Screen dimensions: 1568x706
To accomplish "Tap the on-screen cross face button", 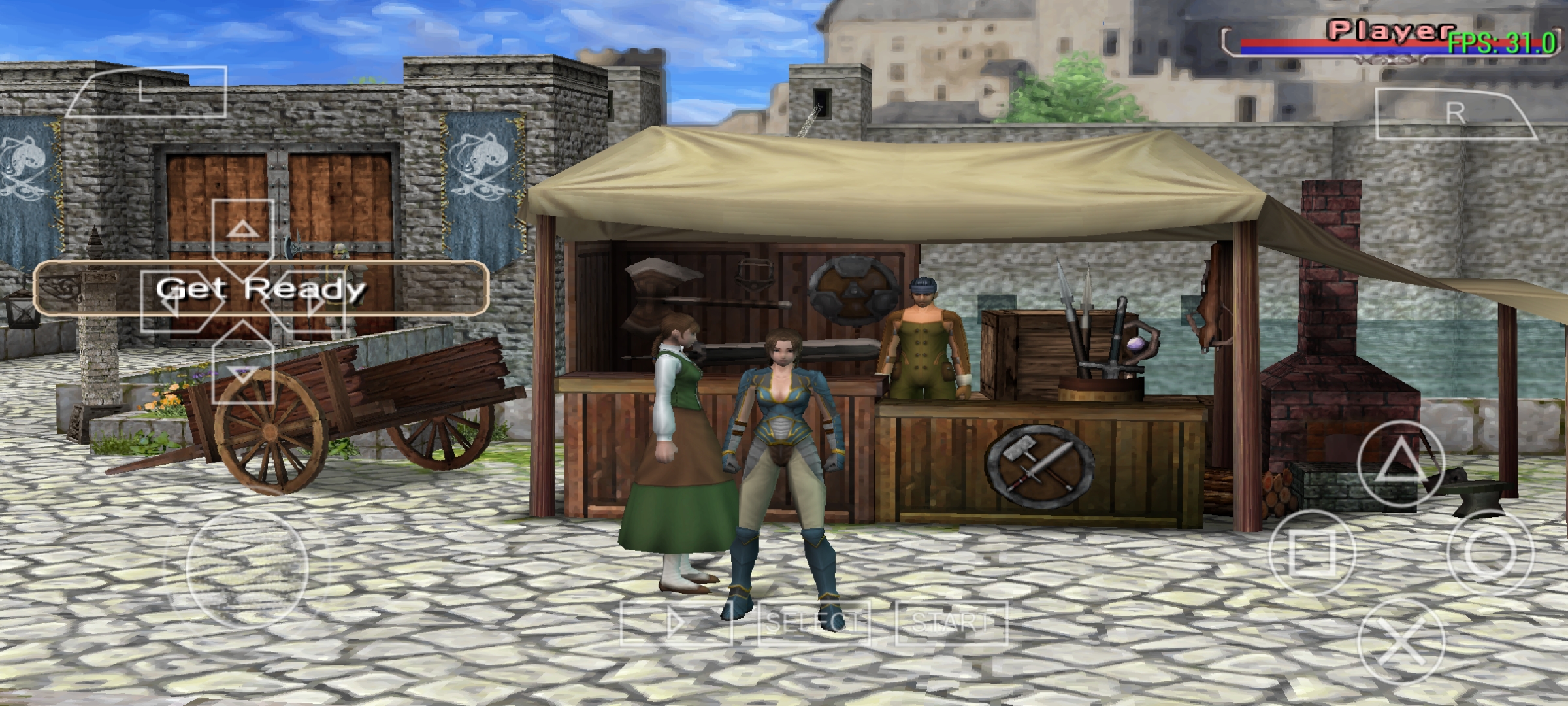I will [x=1399, y=642].
